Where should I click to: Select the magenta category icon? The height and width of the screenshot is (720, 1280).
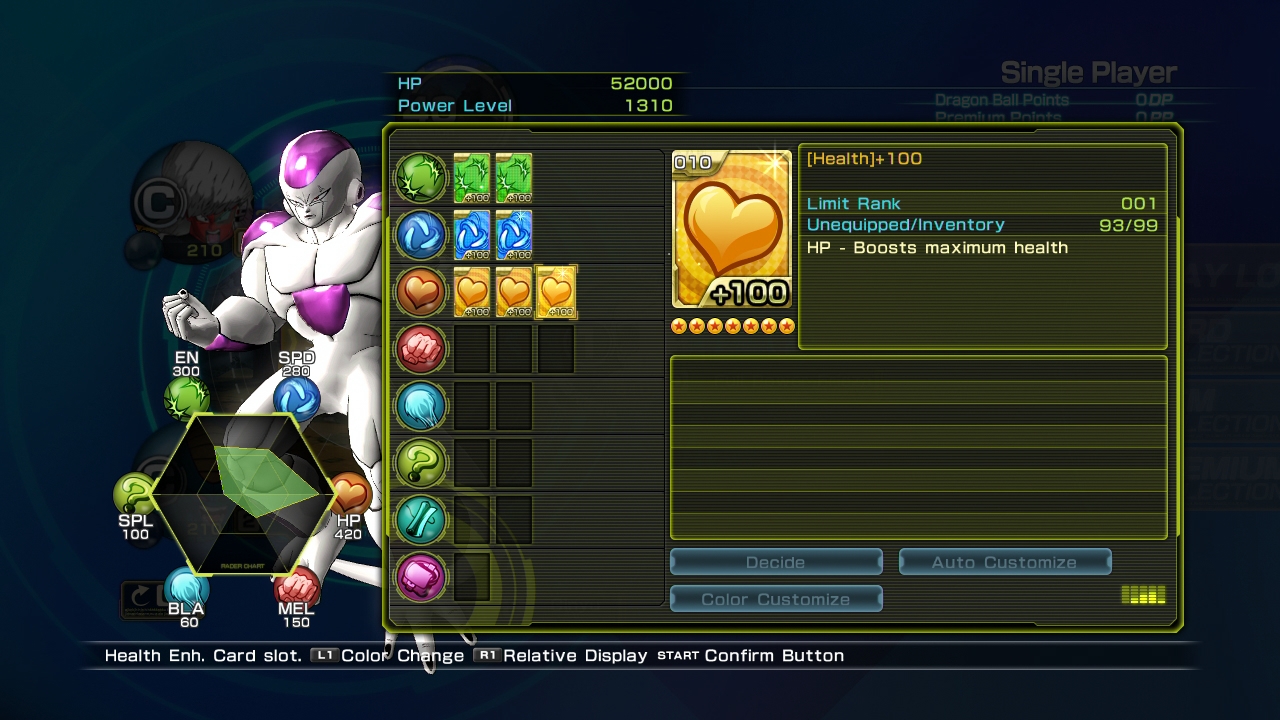421,577
